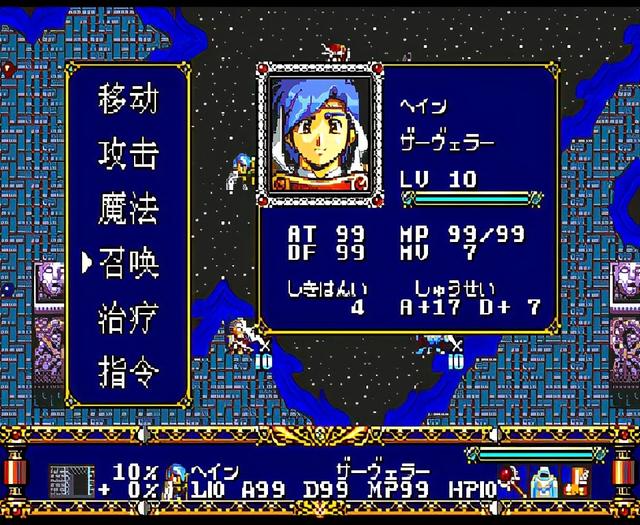The image size is (640, 525).
Task: Click the terrain tile icon in the bottom bar
Action: click(x=71, y=482)
